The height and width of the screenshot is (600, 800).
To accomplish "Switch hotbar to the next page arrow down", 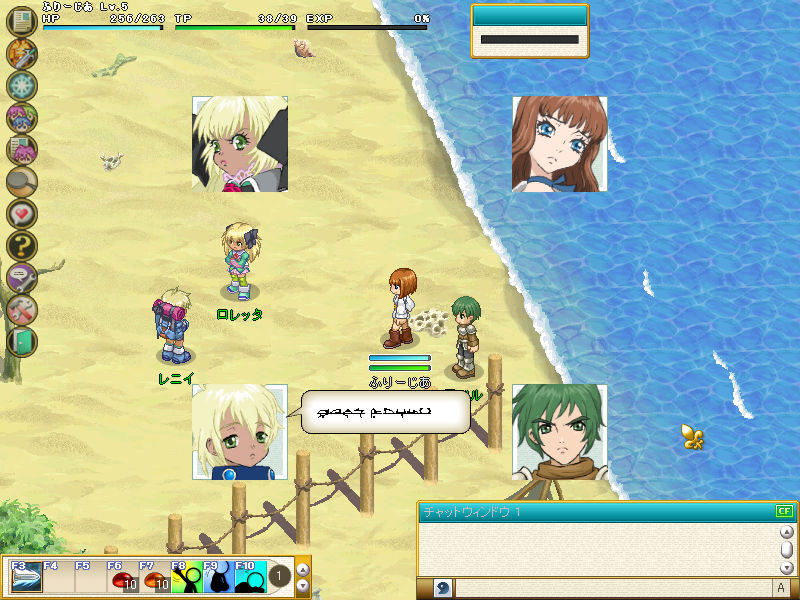I will tap(304, 585).
